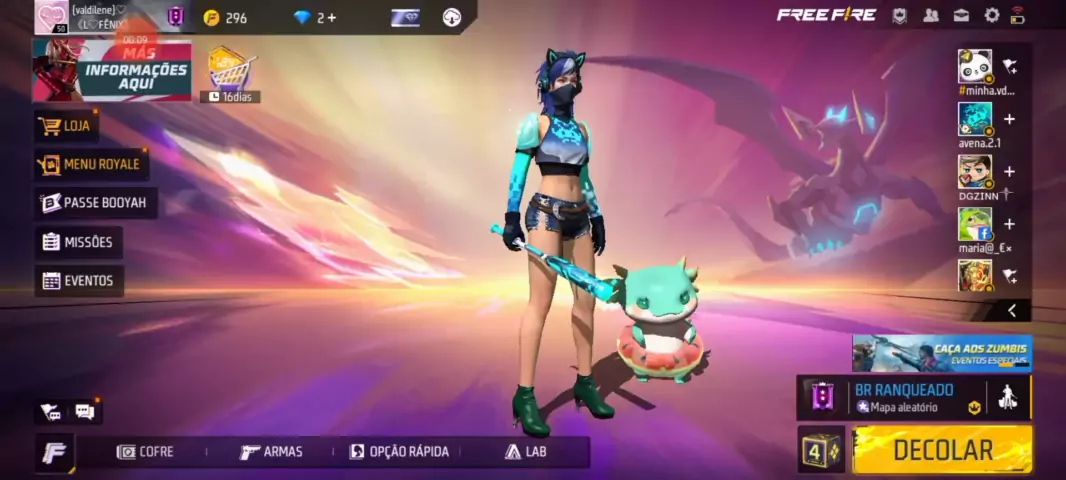Image resolution: width=1066 pixels, height=480 pixels.
Task: Open the mail envelope icon
Action: point(961,15)
